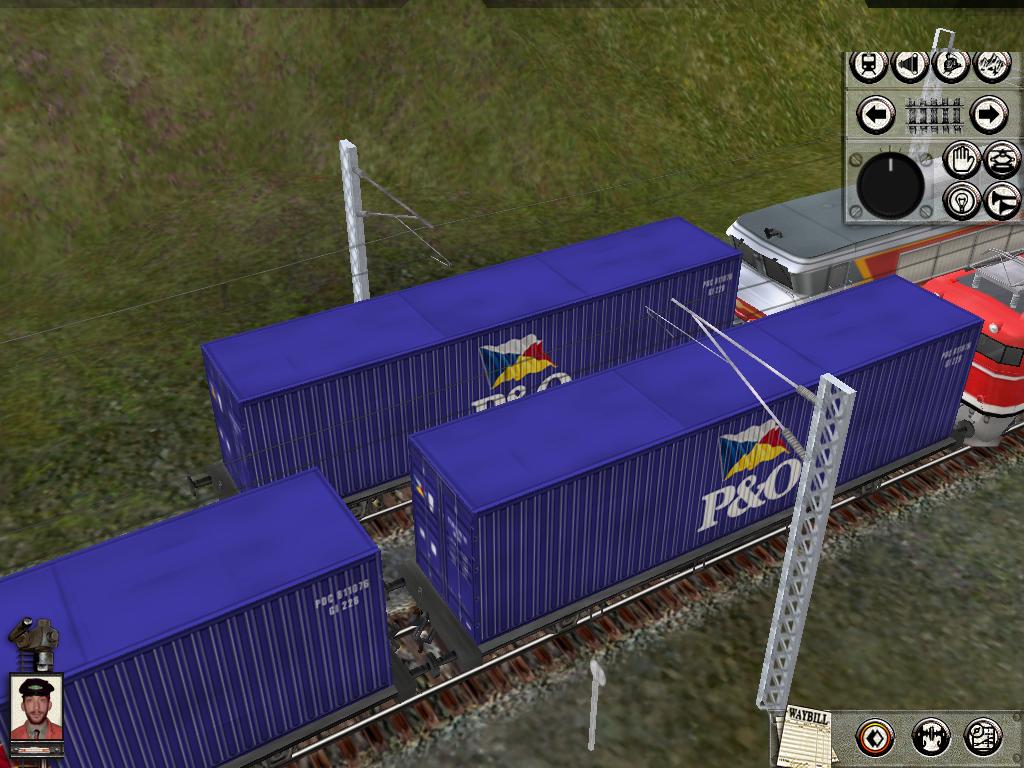Viewport: 1024px width, 768px height.
Task: Select the megaphone-shaped camera view button
Action: (x=909, y=65)
